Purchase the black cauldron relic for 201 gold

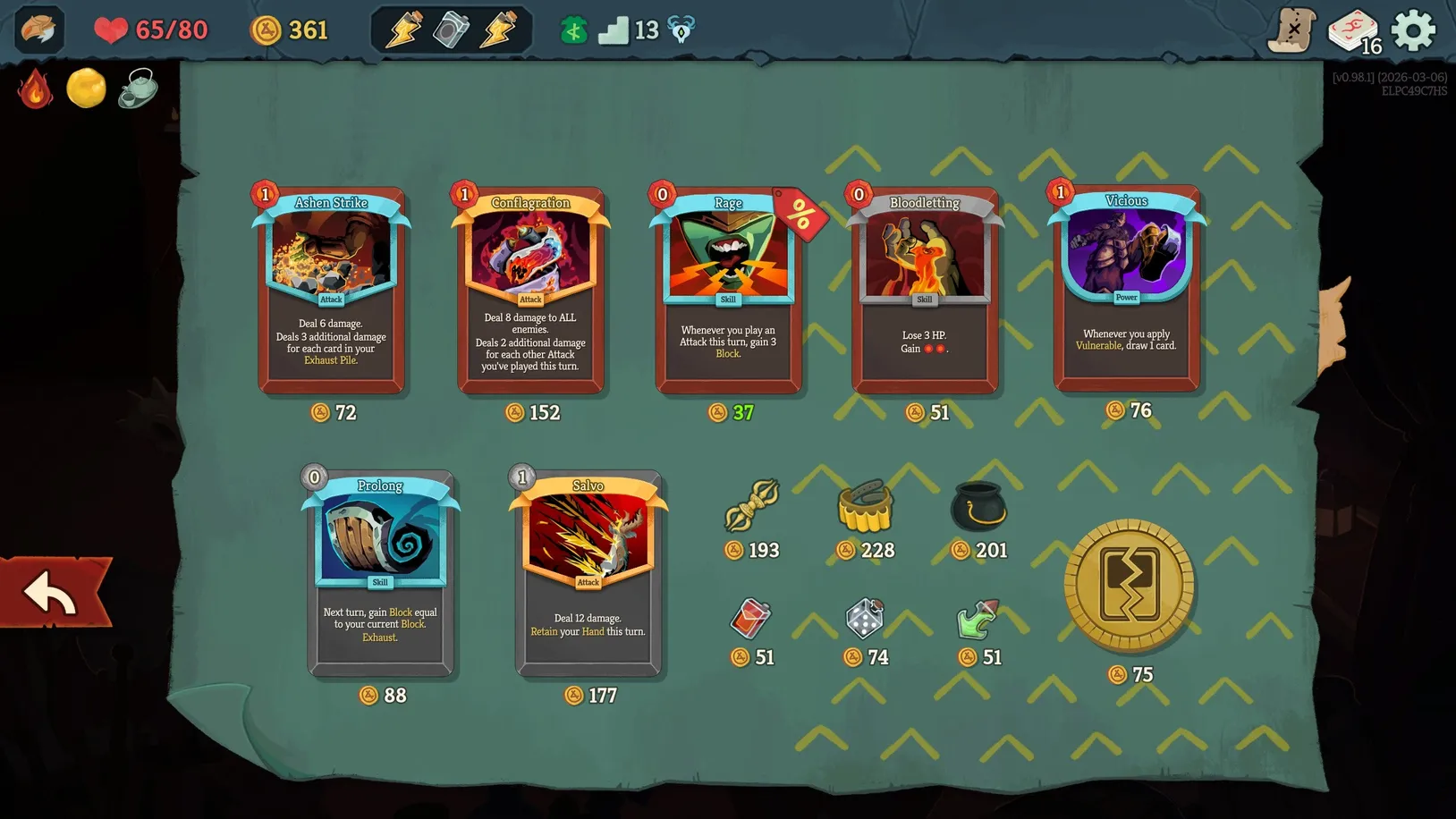pyautogui.click(x=978, y=507)
